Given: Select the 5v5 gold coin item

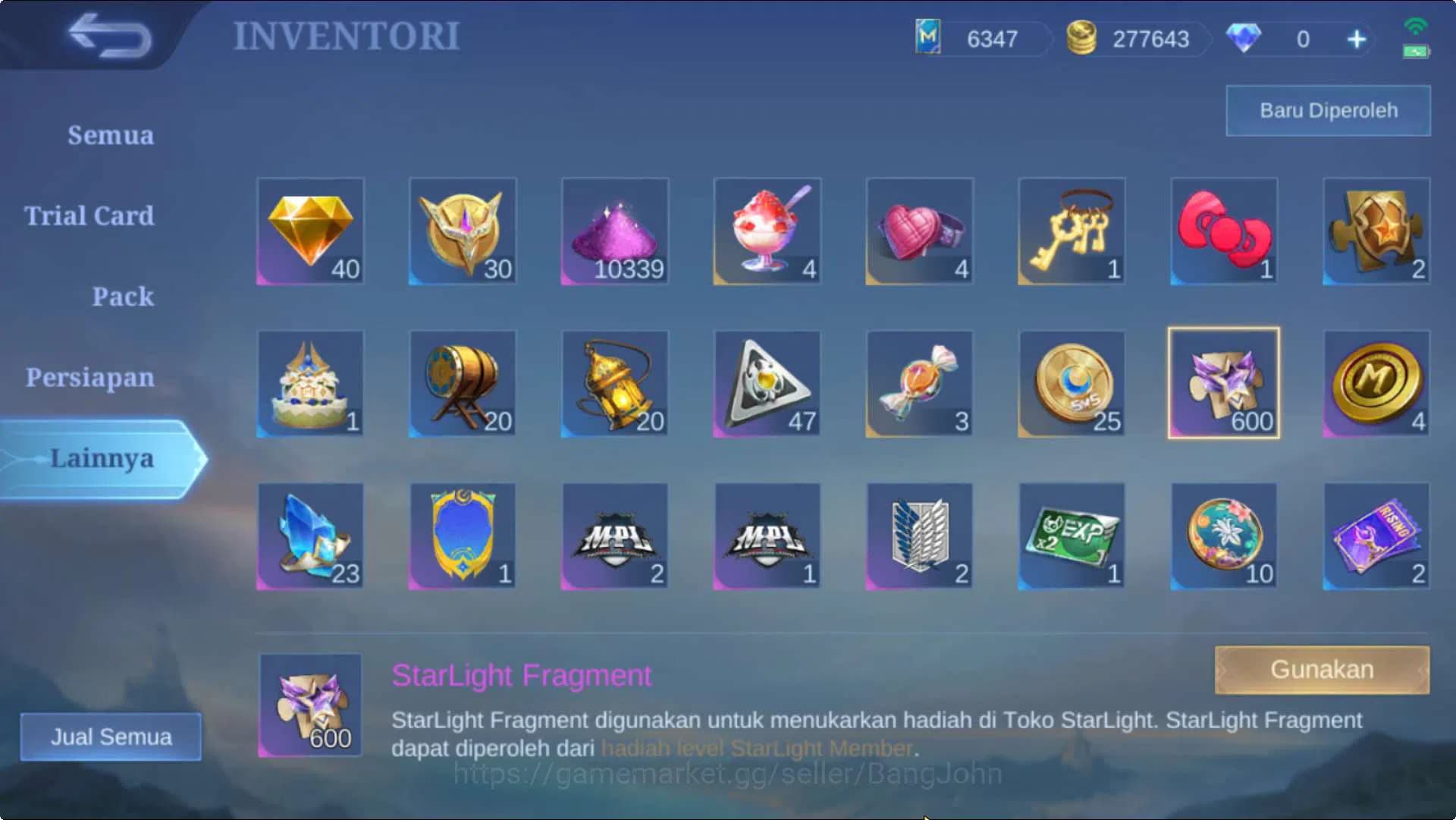Looking at the screenshot, I should (1072, 383).
